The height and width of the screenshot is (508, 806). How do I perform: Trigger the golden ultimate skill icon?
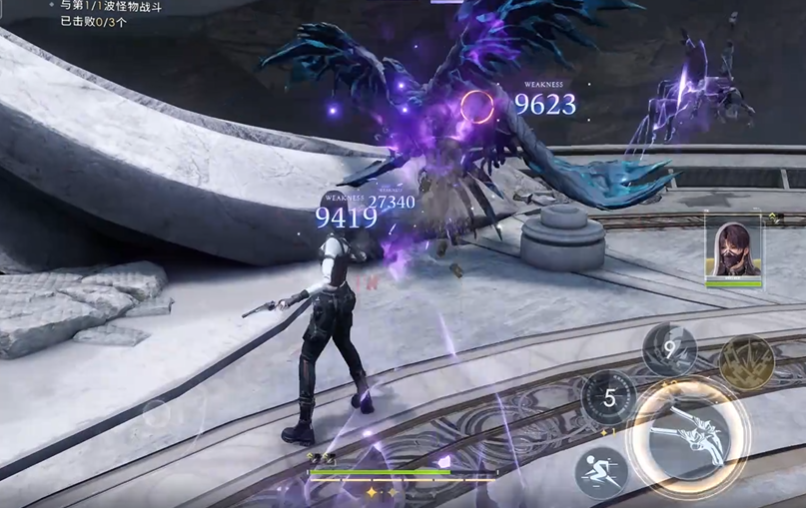746,362
